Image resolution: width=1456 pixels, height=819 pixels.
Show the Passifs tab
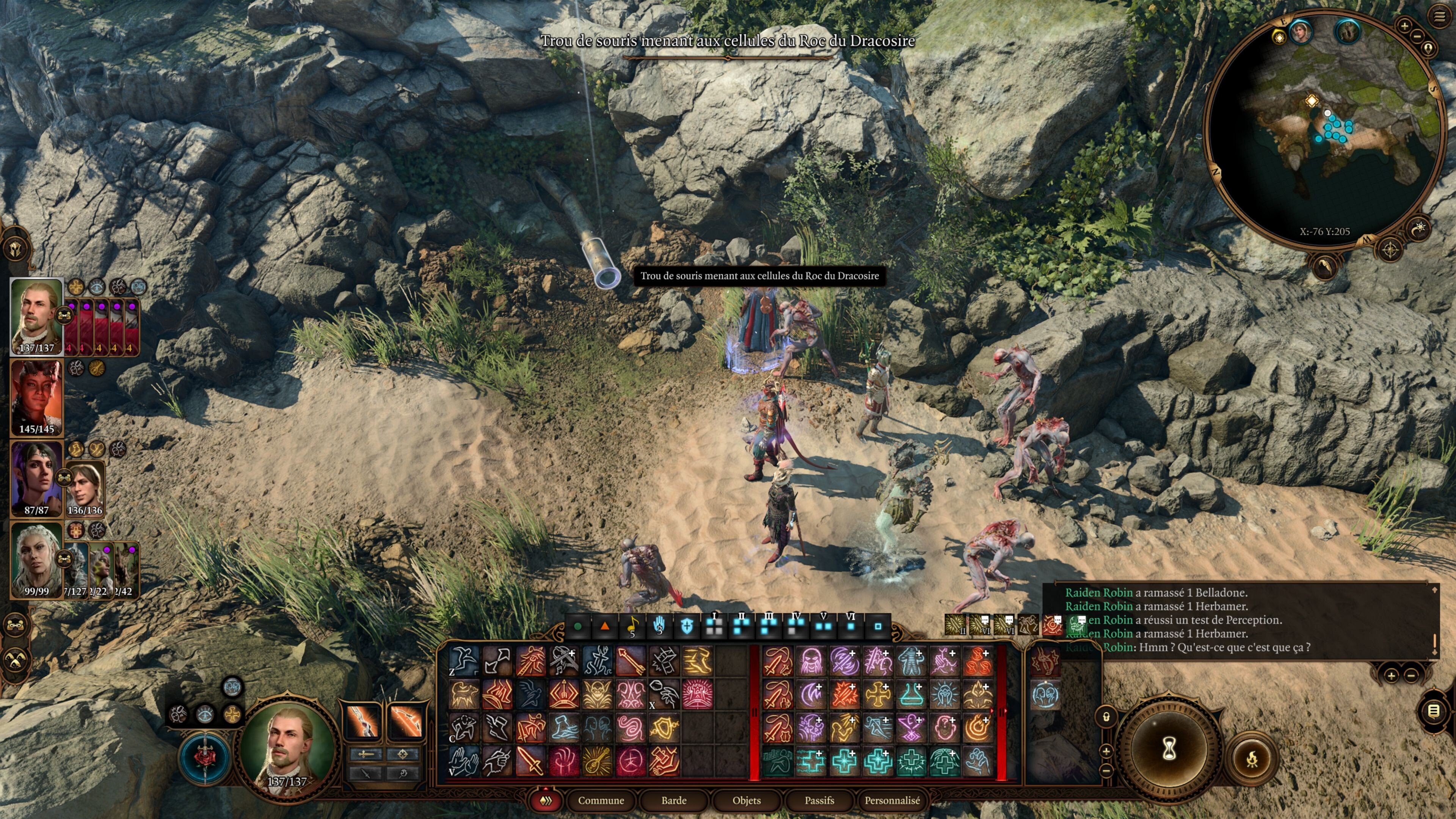[x=819, y=800]
